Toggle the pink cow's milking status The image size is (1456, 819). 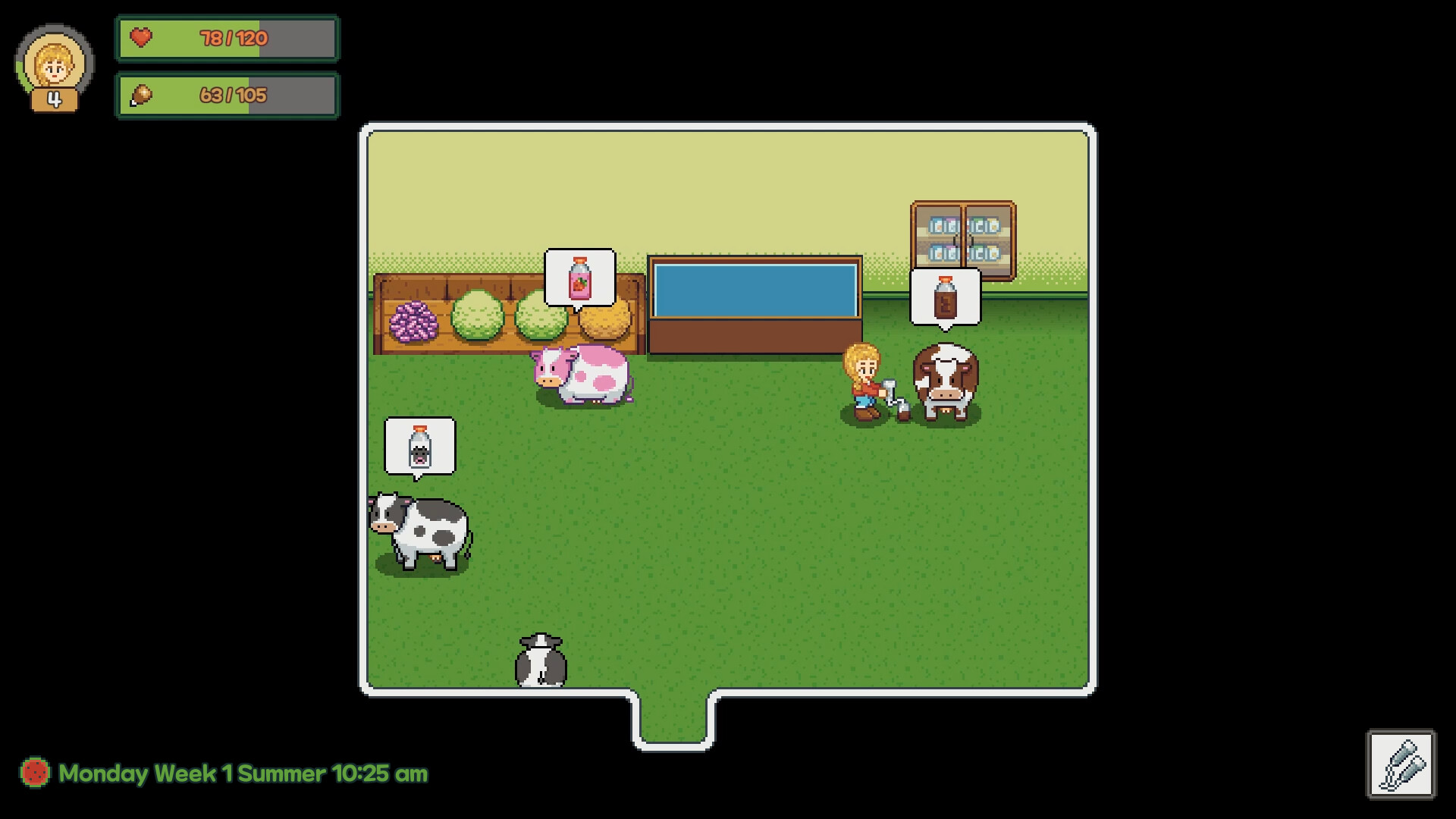(582, 375)
